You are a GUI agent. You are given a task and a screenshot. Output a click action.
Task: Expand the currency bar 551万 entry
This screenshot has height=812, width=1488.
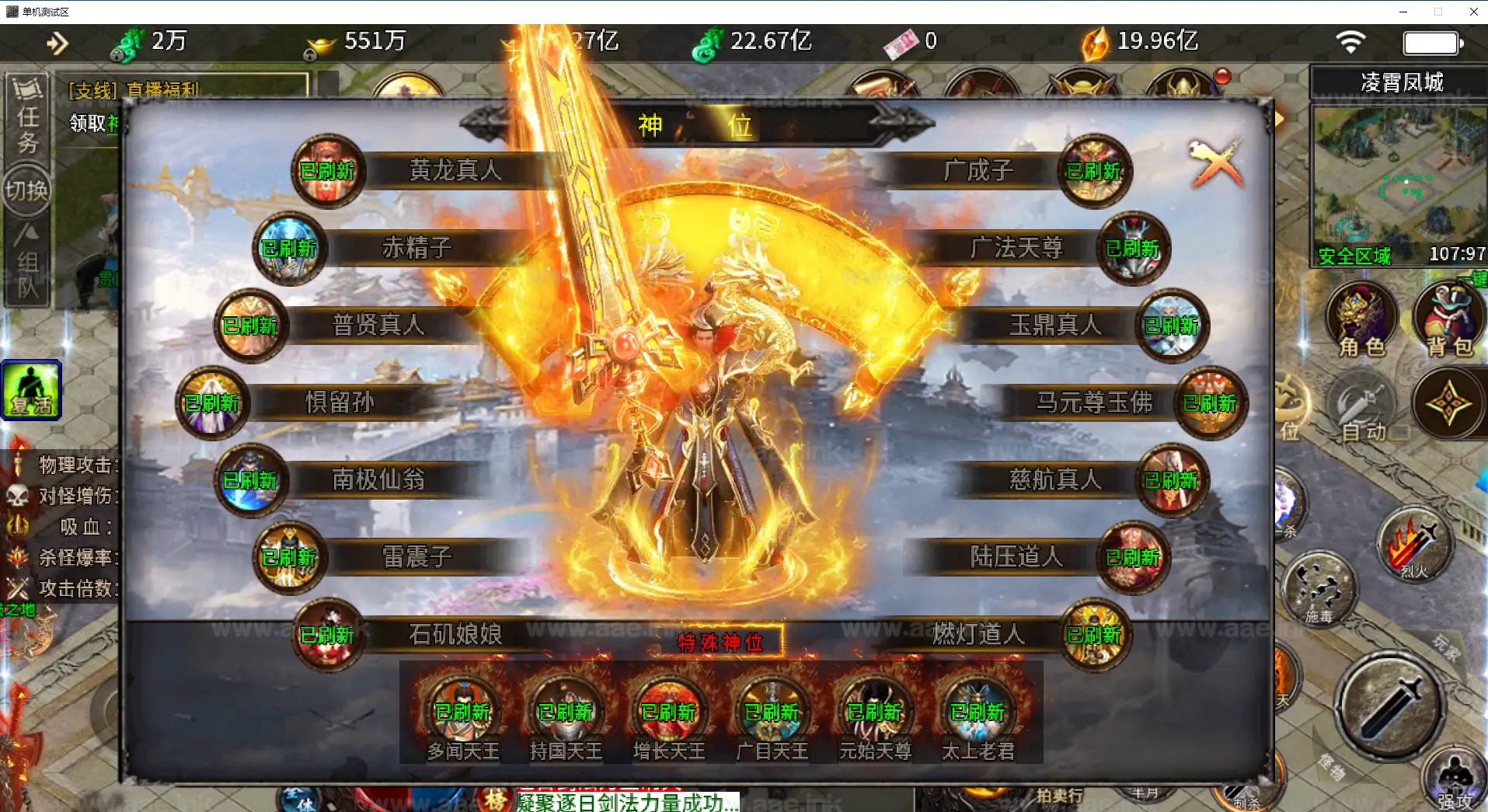(375, 42)
